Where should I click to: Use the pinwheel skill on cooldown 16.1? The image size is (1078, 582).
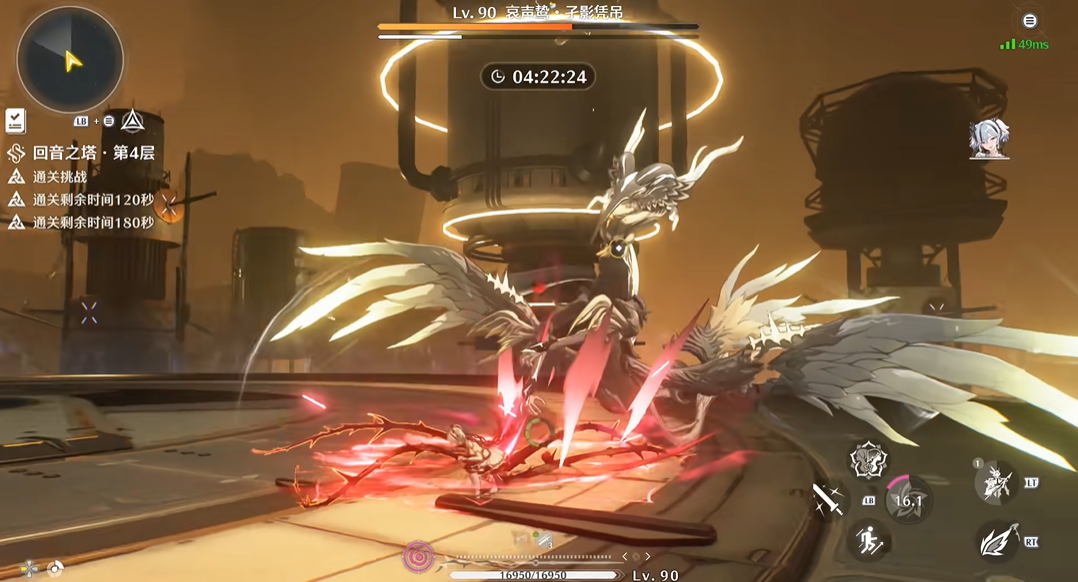[x=908, y=500]
